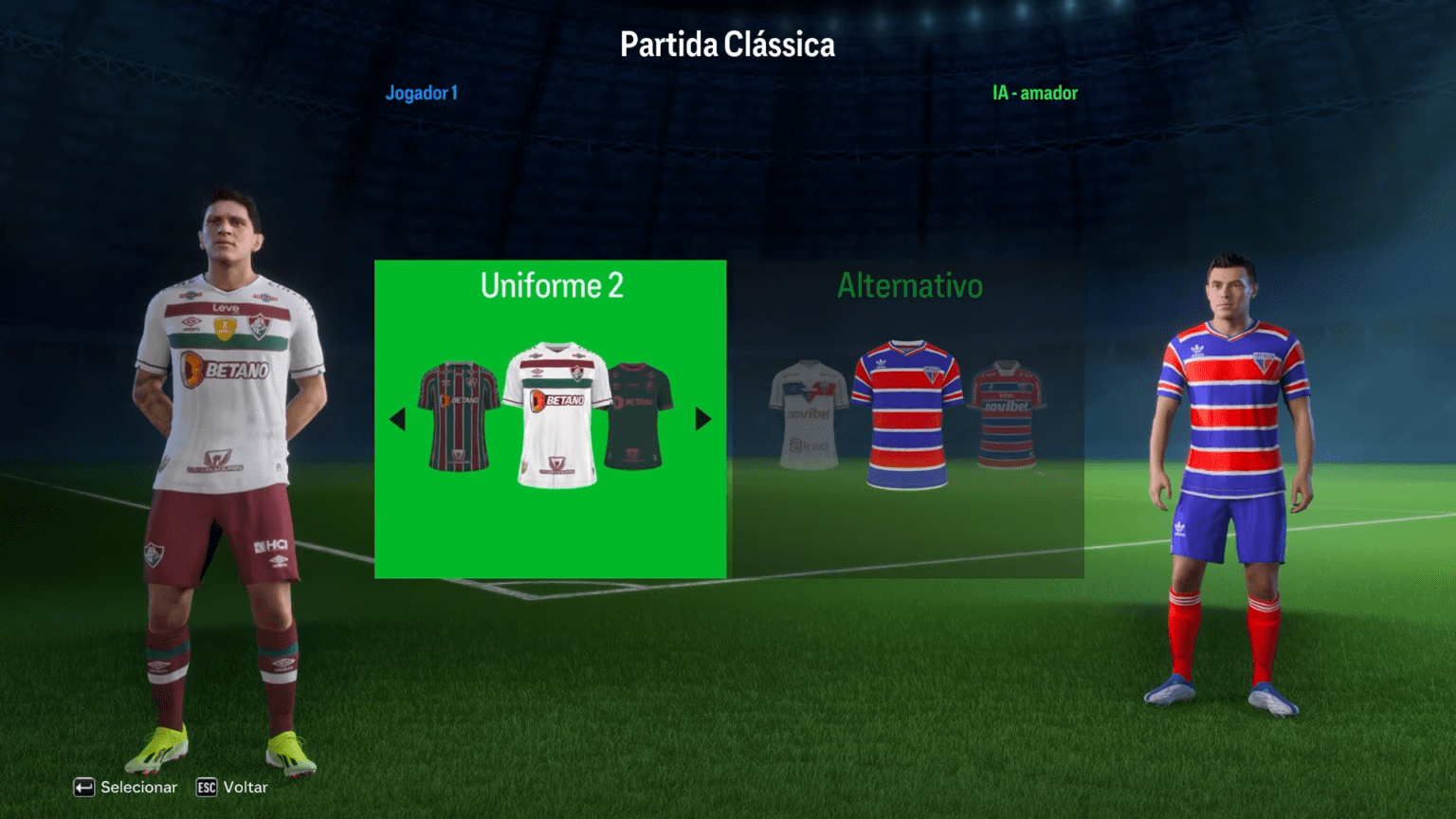This screenshot has height=819, width=1456.
Task: Click the Uniforme 2 panel header
Action: (553, 285)
